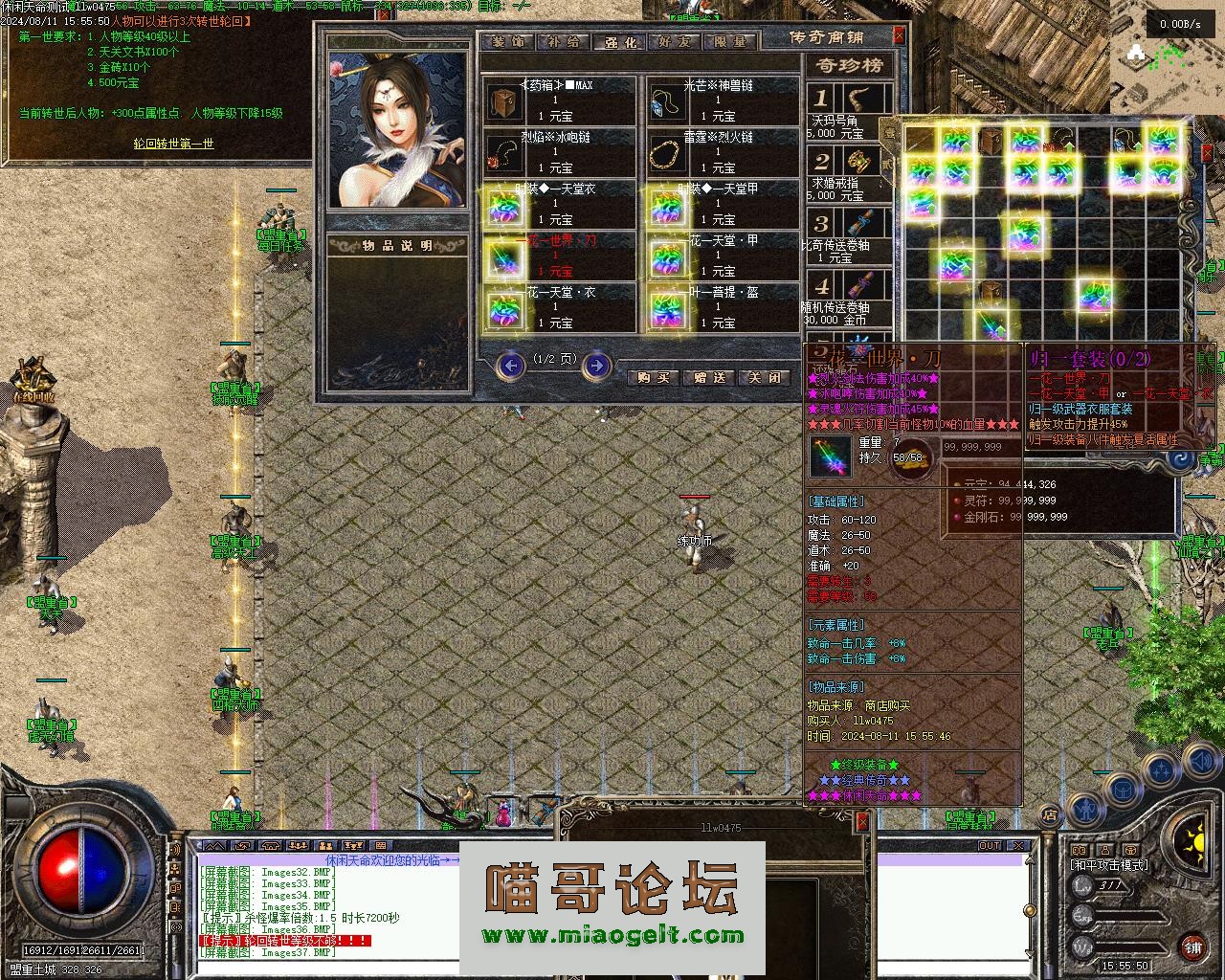The image size is (1225, 980).
Task: Select the 强化 shop tab
Action: pos(619,42)
